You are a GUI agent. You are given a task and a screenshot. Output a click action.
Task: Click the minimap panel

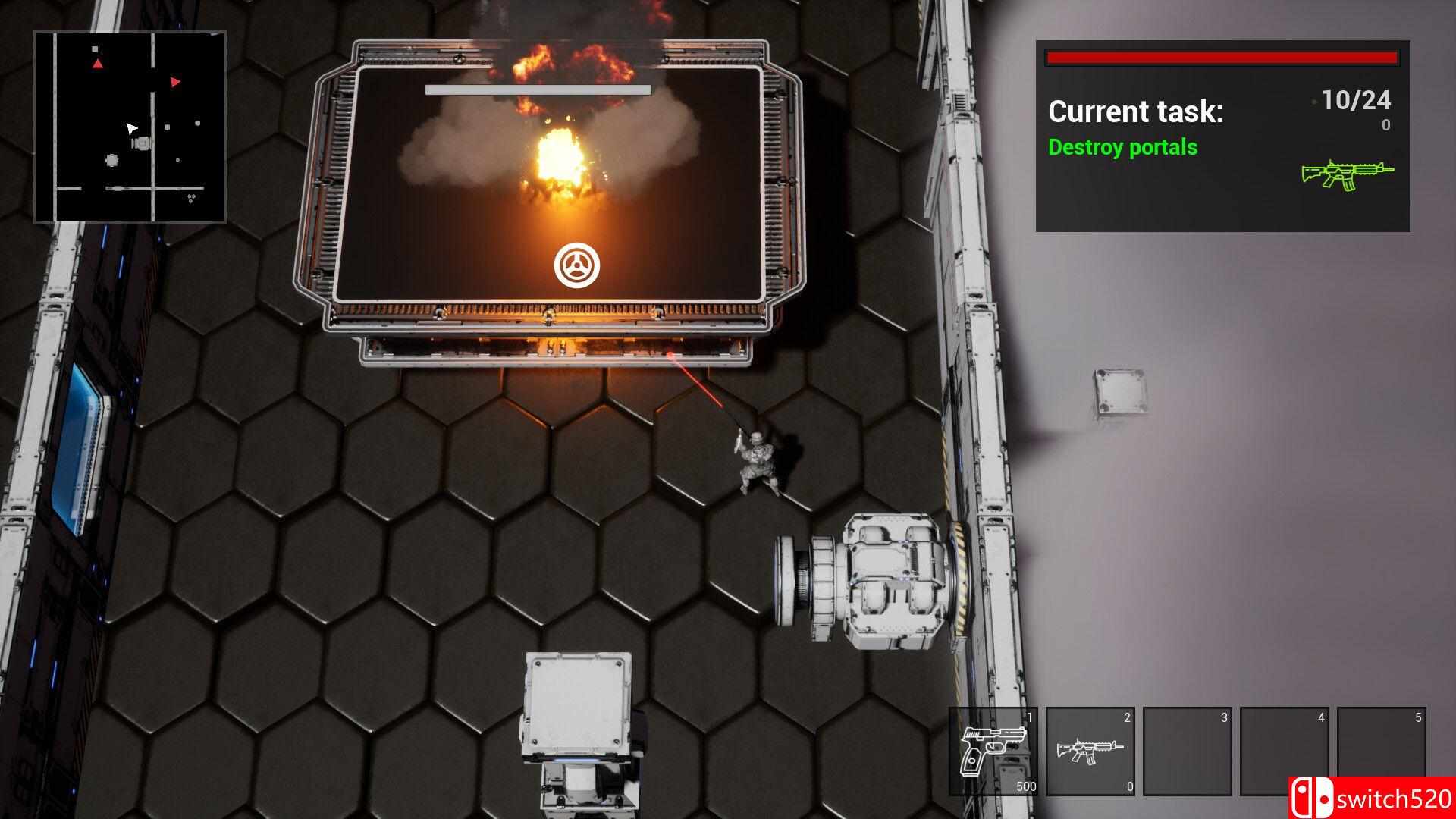(130, 127)
